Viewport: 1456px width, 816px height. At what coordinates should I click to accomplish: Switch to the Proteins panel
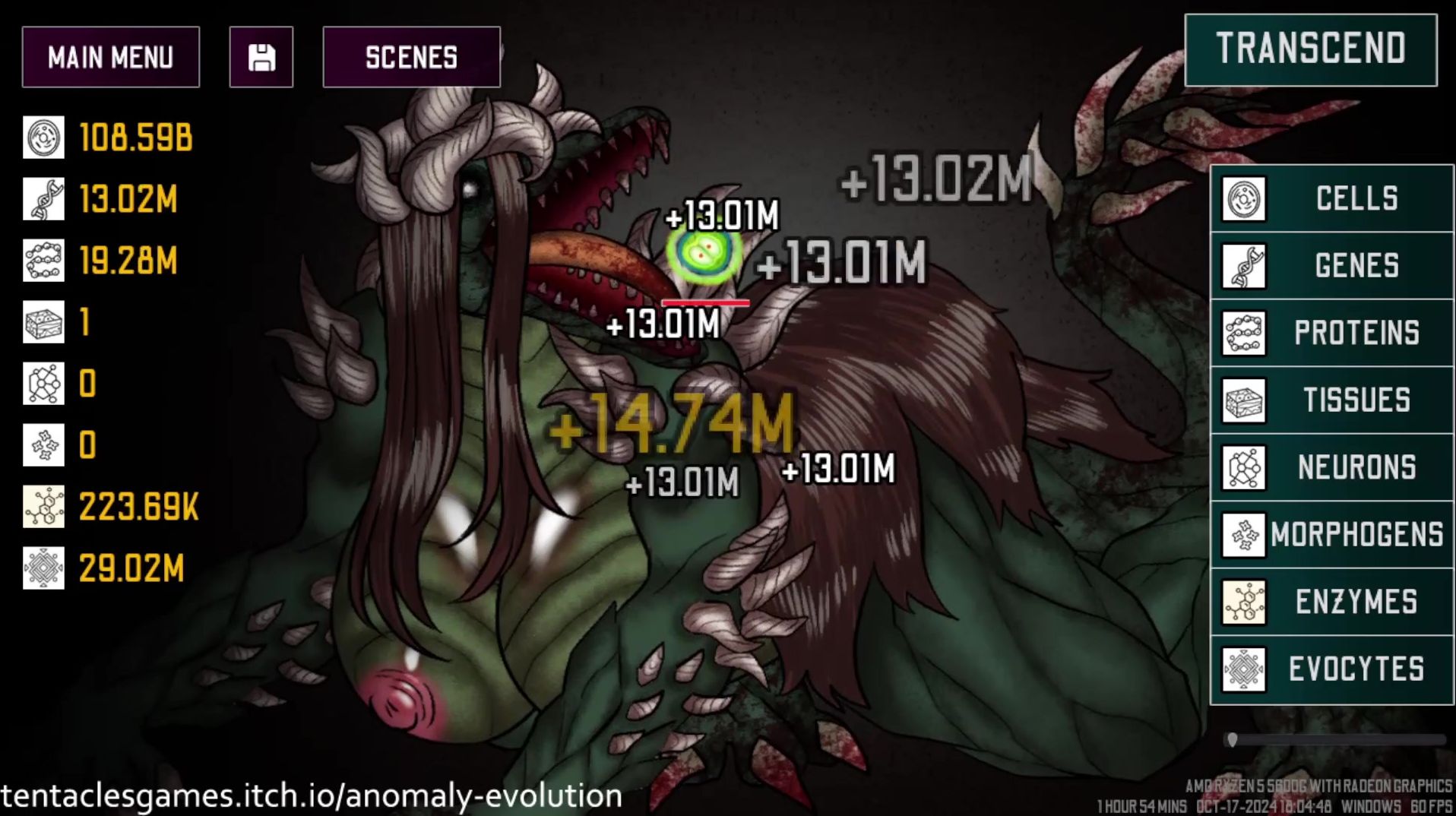(x=1331, y=333)
